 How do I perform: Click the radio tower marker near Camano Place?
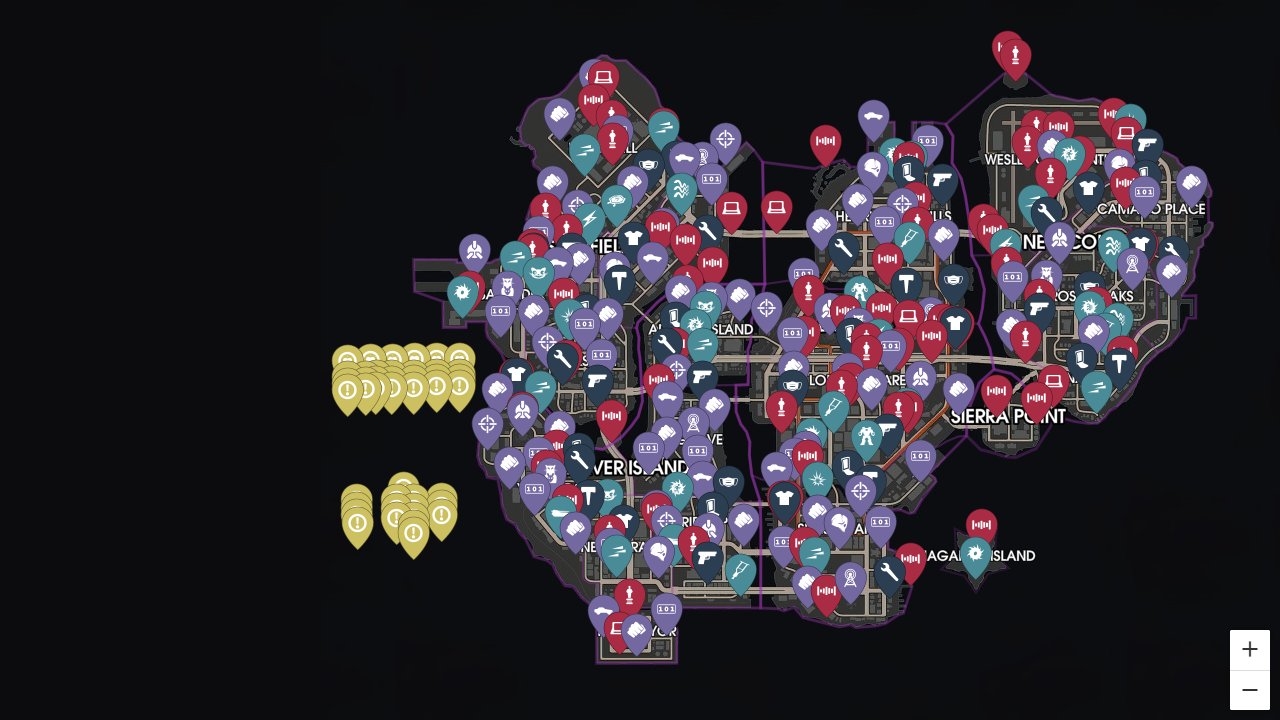(x=1131, y=262)
